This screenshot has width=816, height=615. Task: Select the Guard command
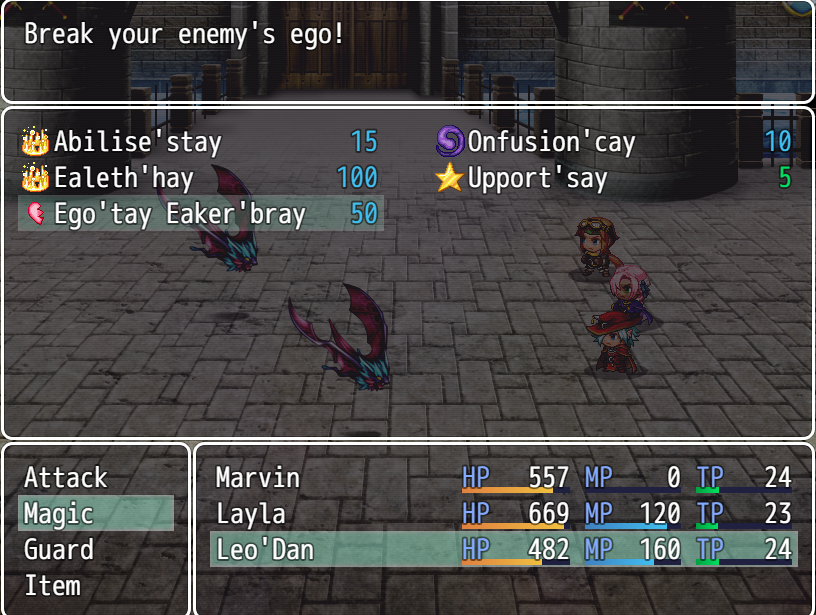pos(96,550)
